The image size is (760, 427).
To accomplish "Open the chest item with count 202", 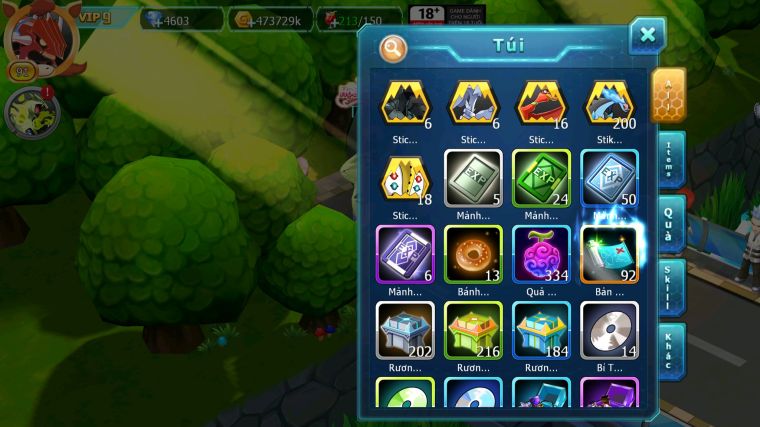I will [x=405, y=330].
